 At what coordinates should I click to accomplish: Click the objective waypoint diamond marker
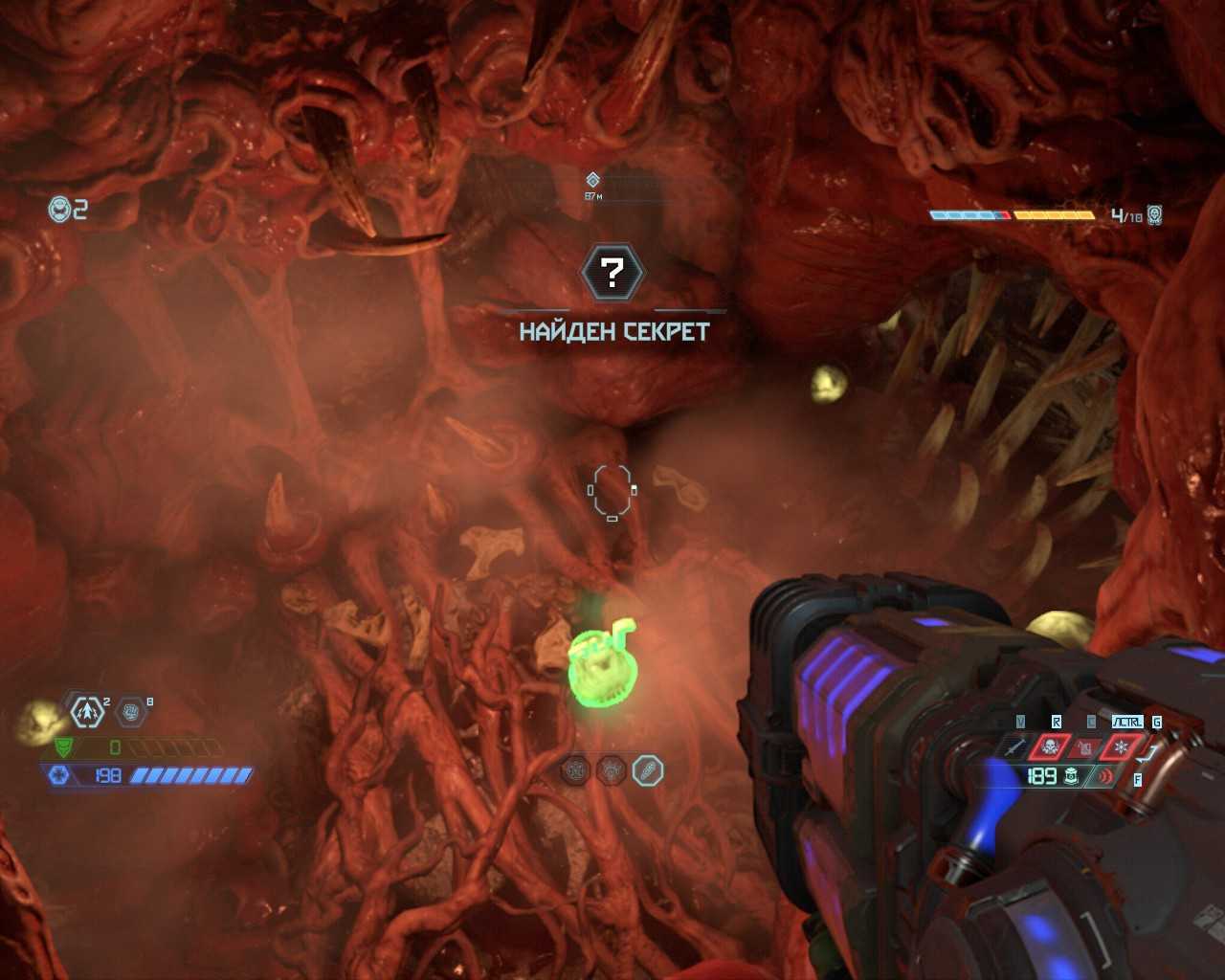pyautogui.click(x=592, y=179)
